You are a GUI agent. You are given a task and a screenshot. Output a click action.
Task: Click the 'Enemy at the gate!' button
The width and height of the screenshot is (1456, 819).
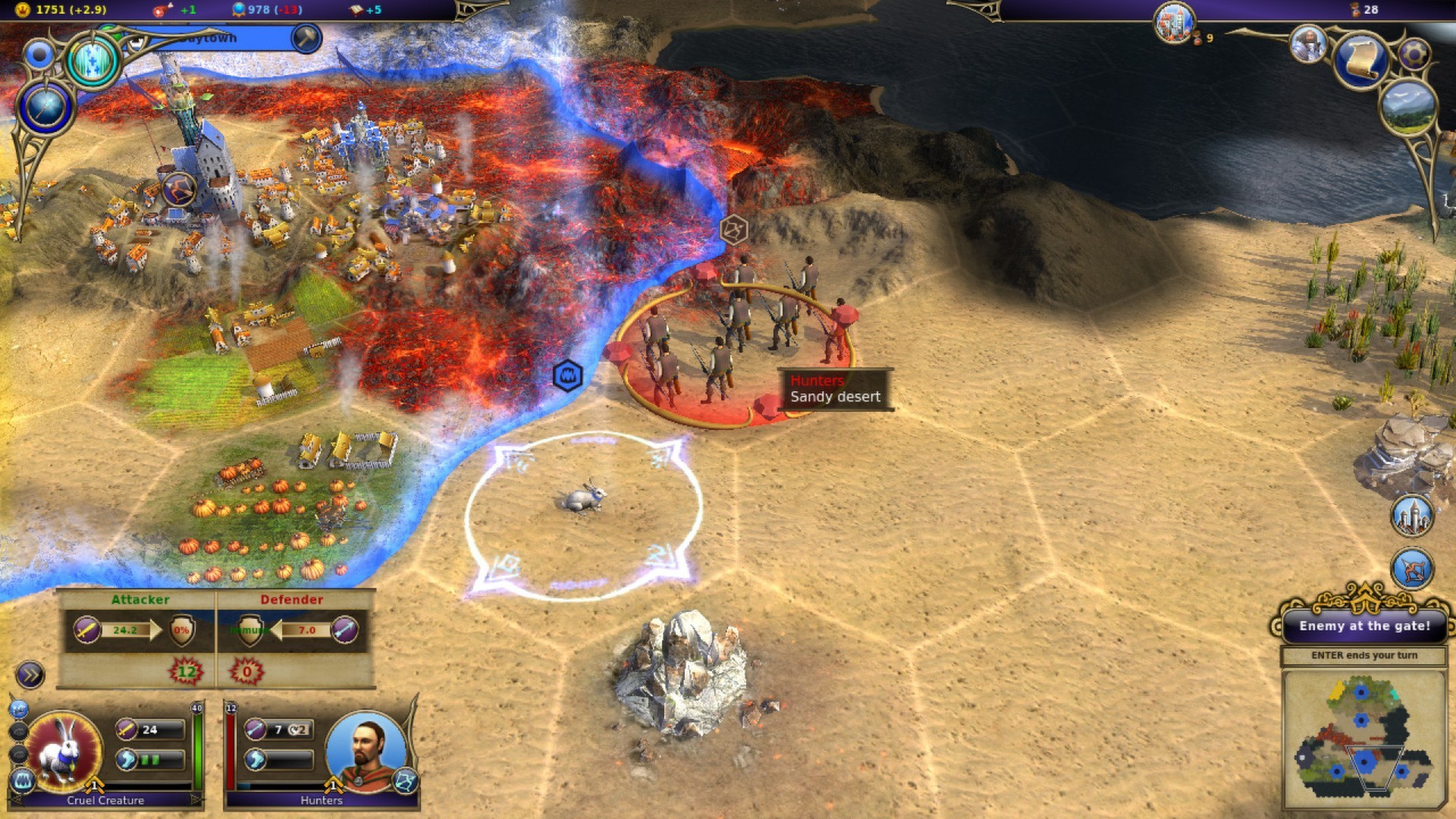[1363, 626]
